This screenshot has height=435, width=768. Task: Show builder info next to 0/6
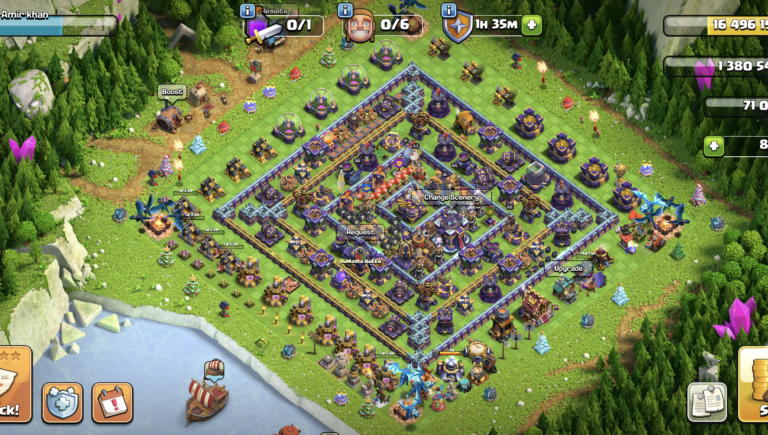pos(346,11)
